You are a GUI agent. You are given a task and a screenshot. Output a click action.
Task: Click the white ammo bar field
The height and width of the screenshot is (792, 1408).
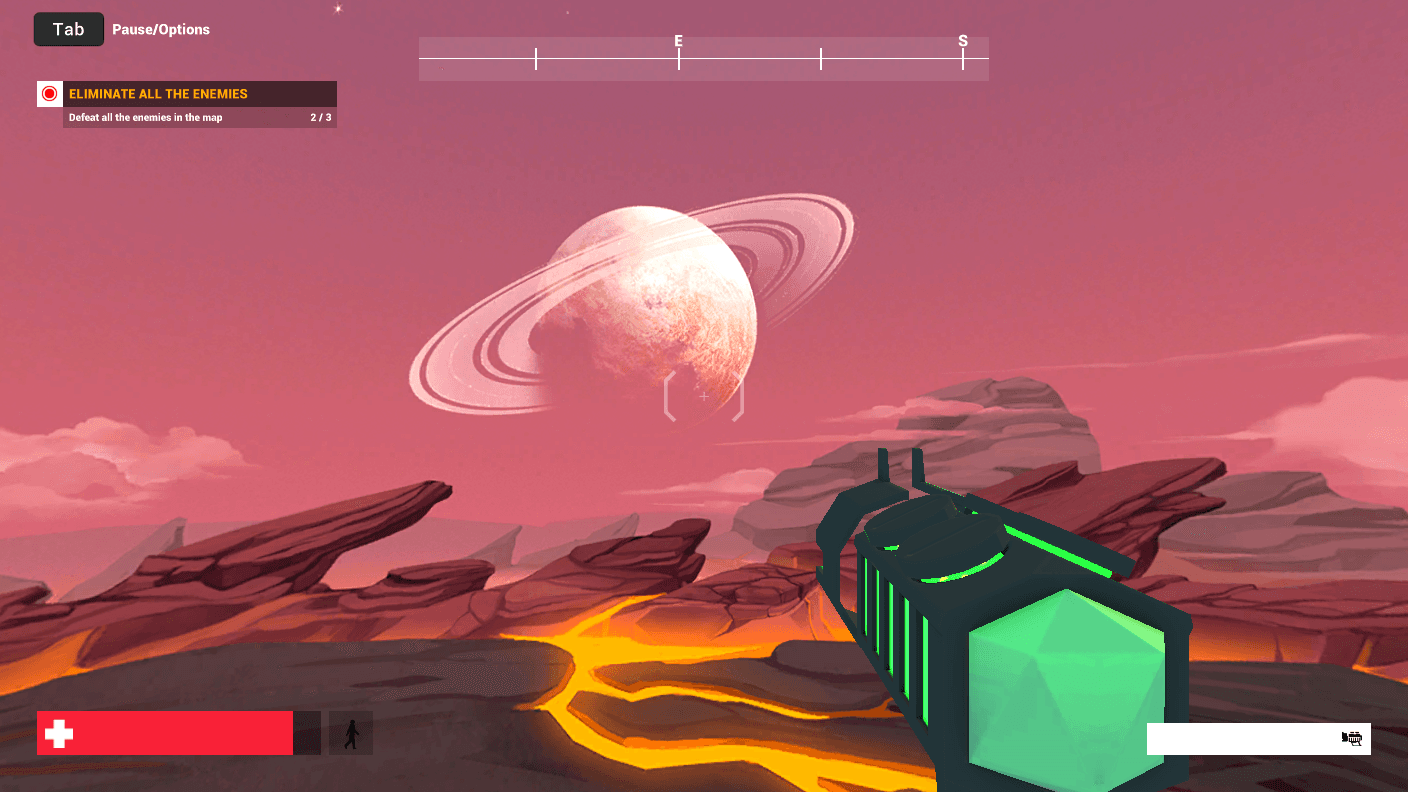point(1250,739)
